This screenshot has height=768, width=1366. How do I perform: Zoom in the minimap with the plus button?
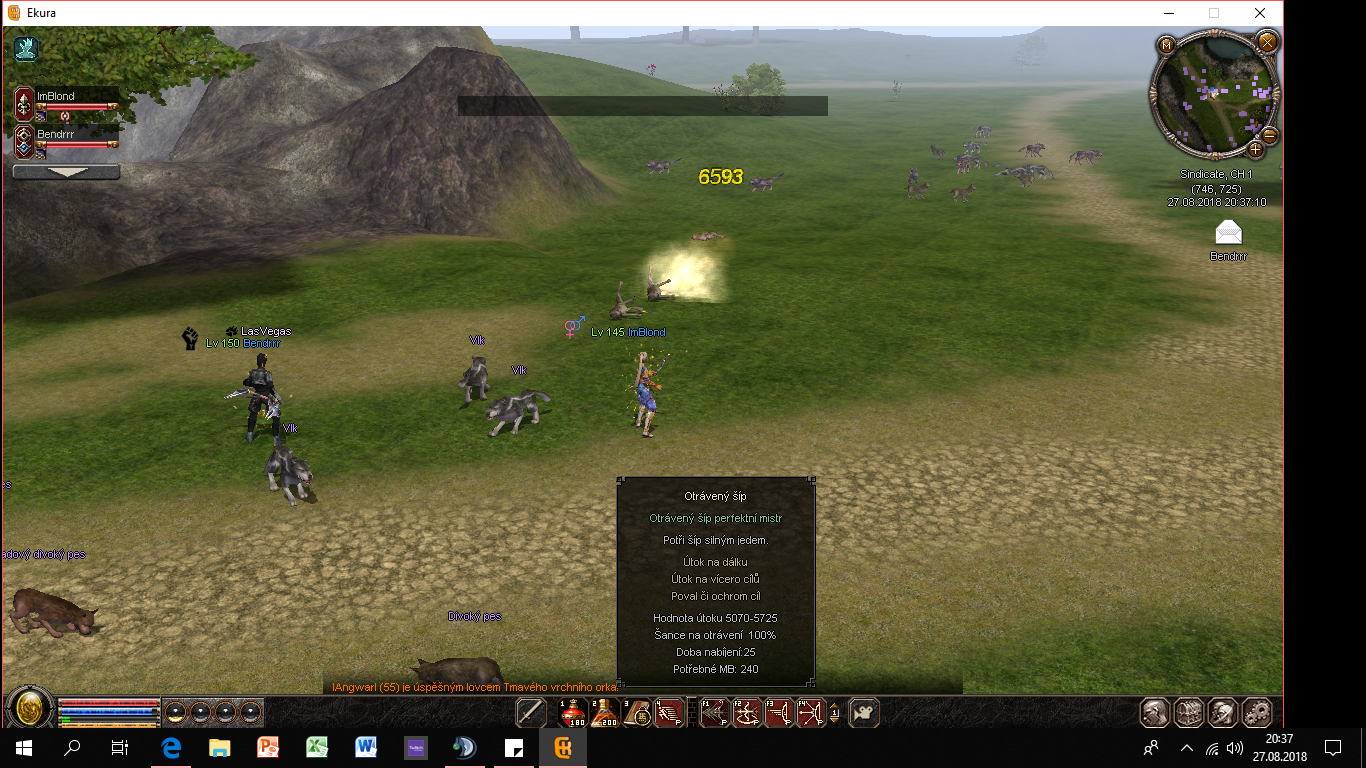click(1256, 150)
